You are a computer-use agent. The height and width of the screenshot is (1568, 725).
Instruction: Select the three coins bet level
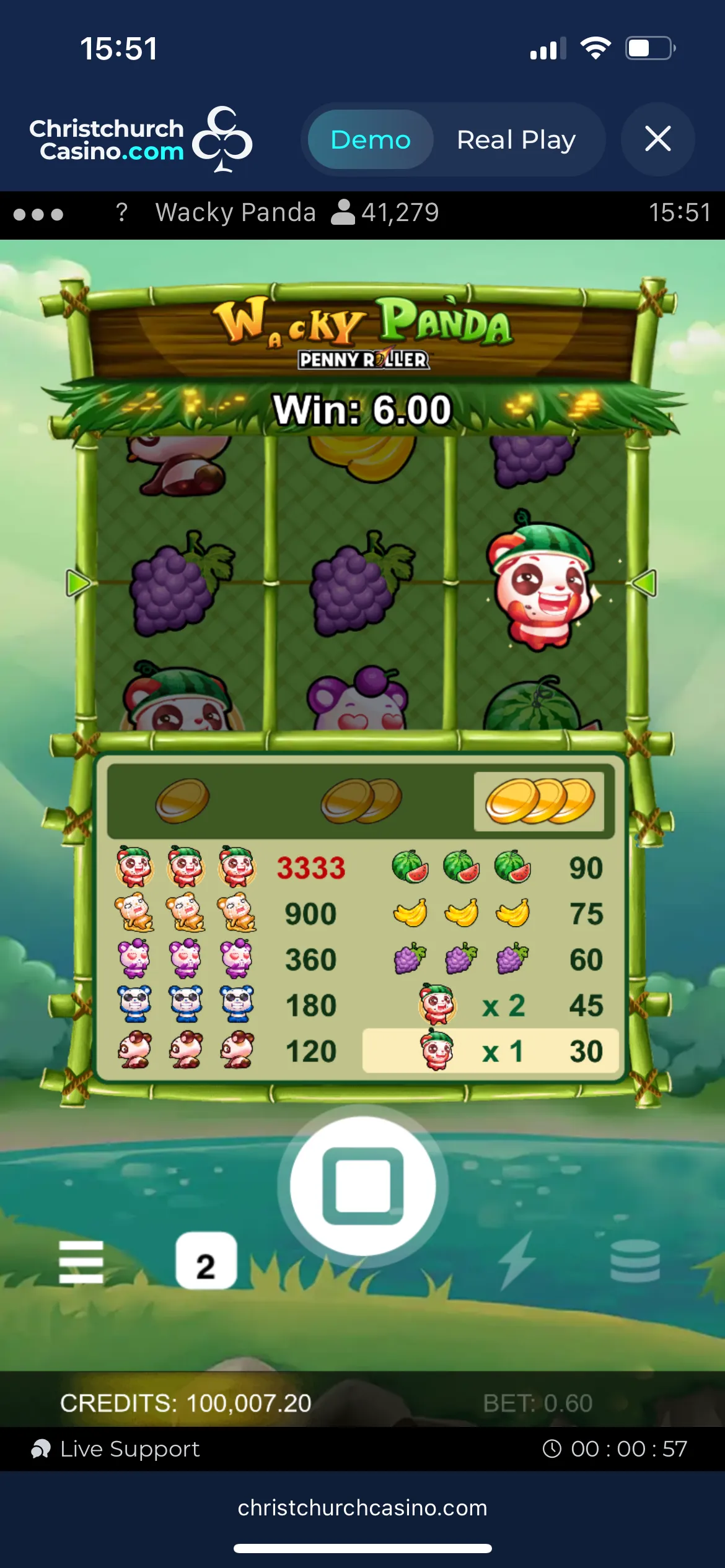(539, 801)
